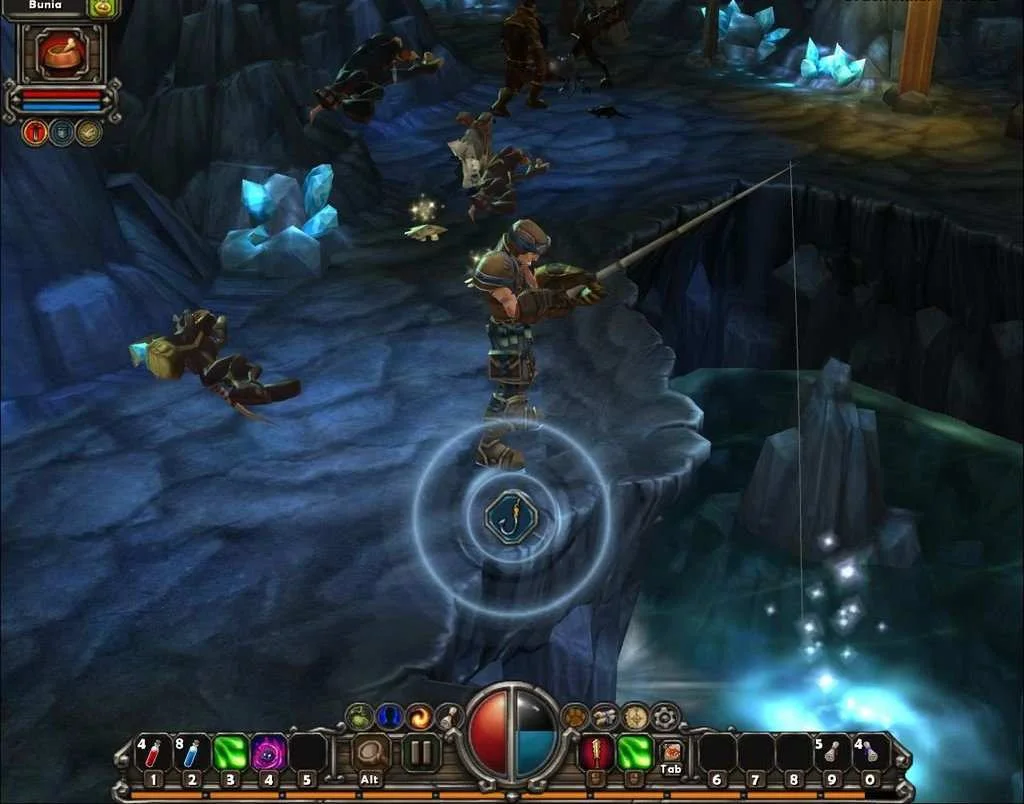
Task: Click the fishing hook prompt icon
Action: click(x=511, y=517)
